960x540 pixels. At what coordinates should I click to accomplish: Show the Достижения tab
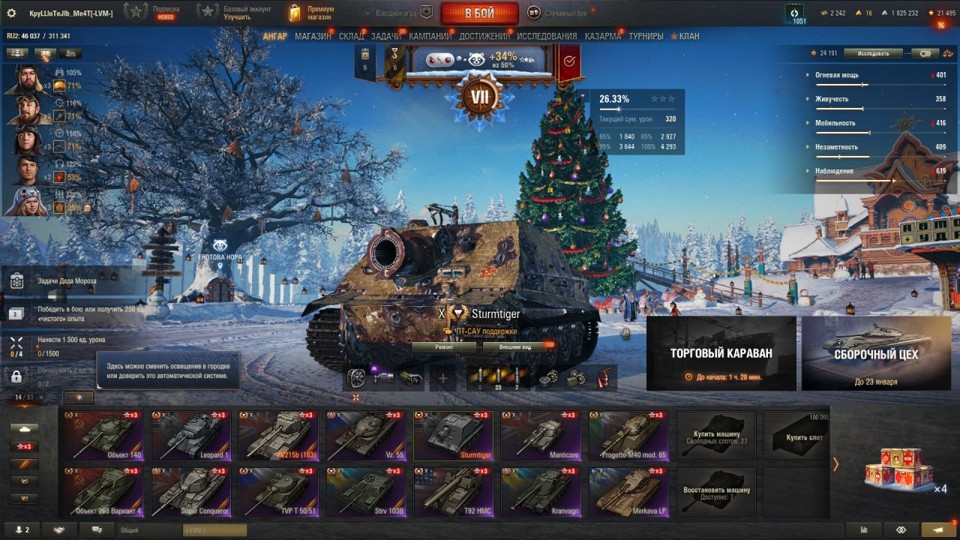(x=483, y=37)
